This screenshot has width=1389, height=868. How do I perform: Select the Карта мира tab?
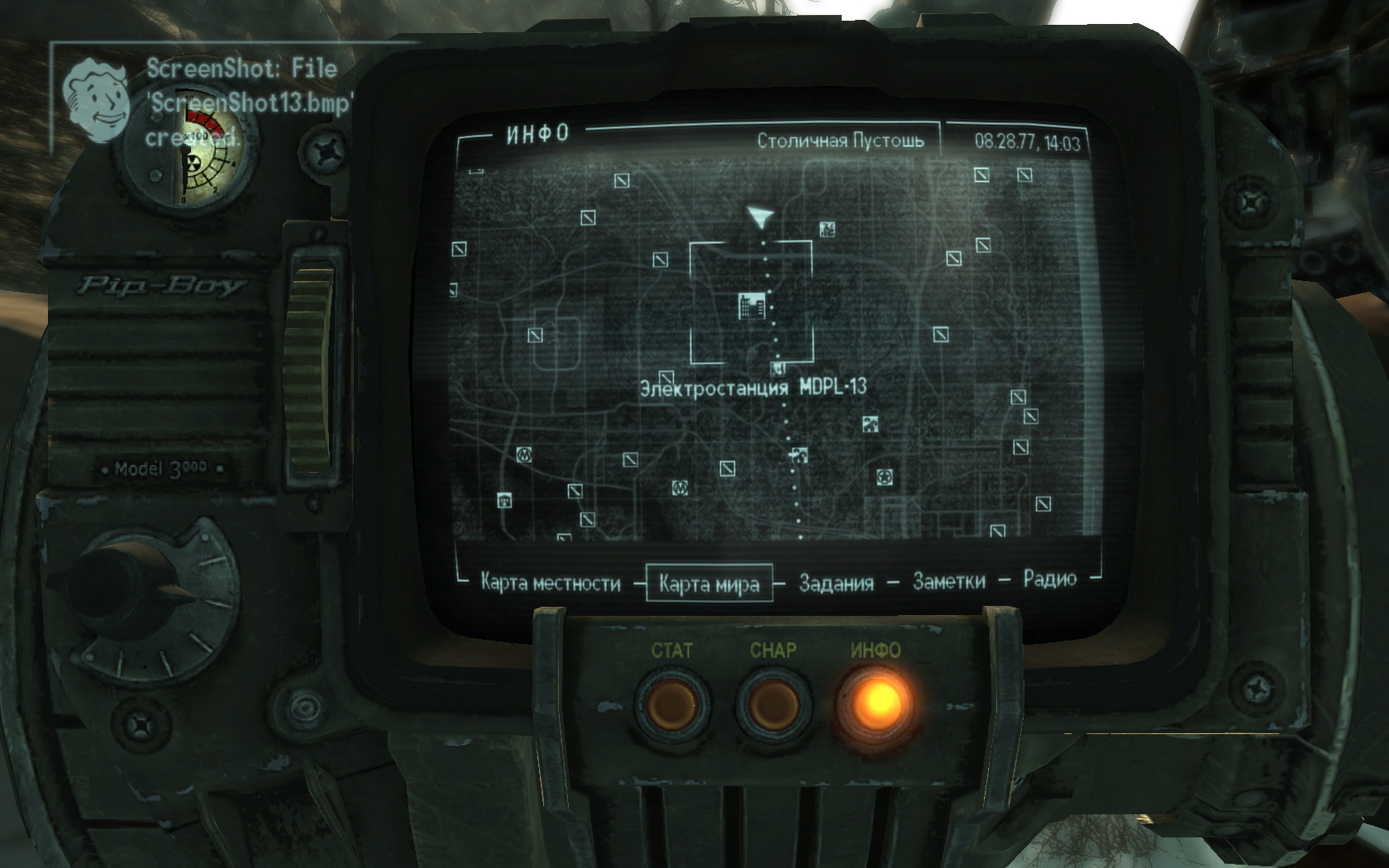pos(709,584)
